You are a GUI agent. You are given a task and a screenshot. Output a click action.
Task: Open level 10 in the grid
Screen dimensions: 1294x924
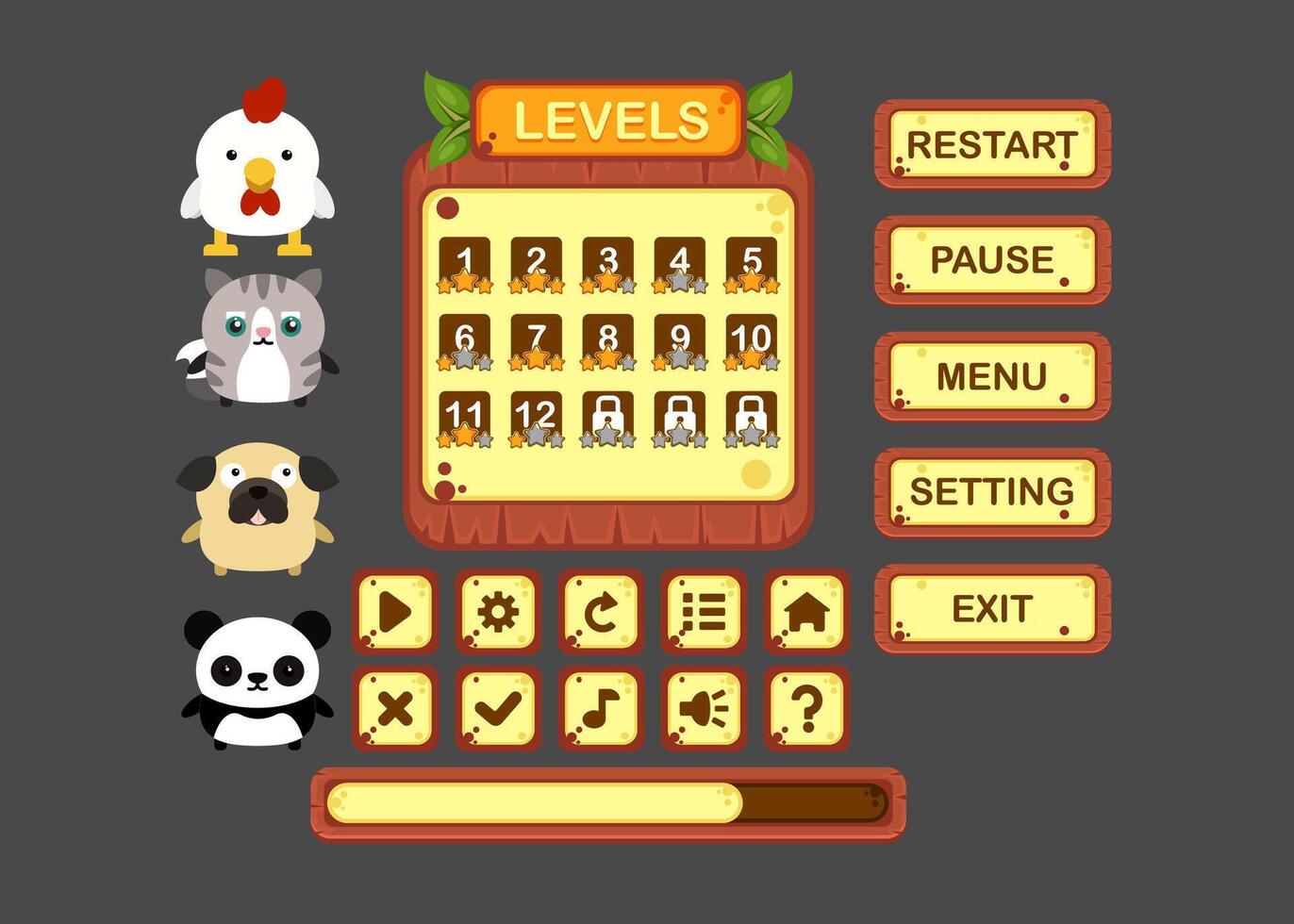click(751, 338)
